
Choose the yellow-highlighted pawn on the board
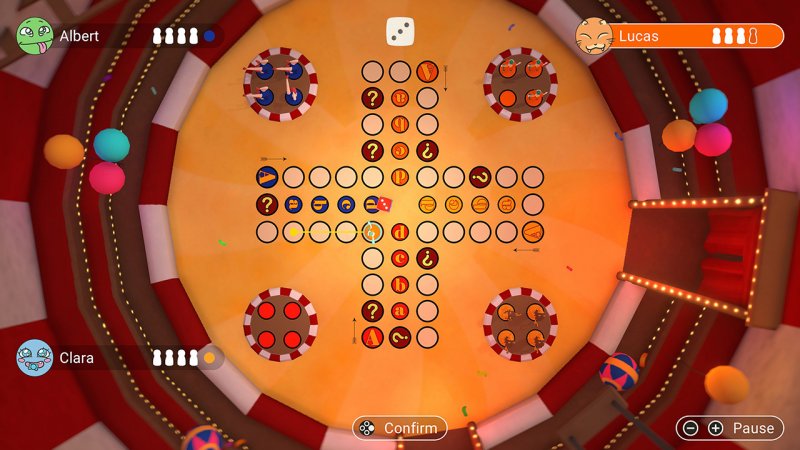(x=372, y=232)
